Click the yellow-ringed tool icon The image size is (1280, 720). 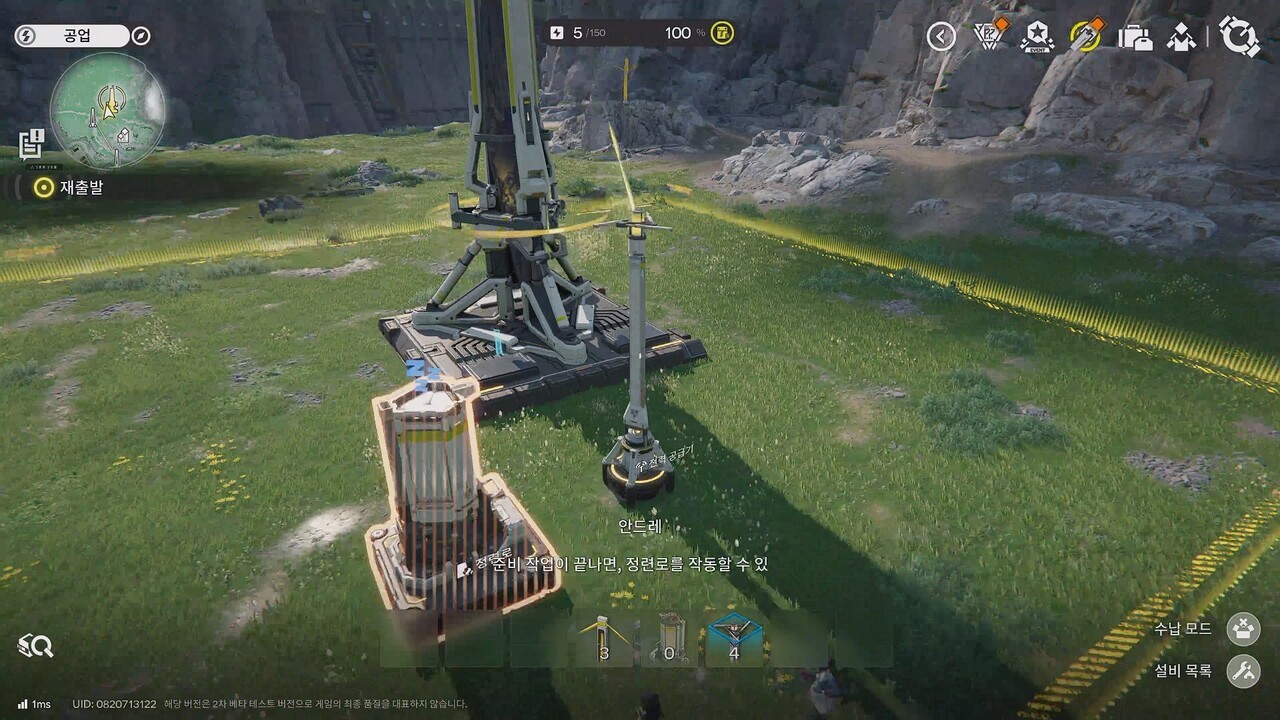pyautogui.click(x=1085, y=37)
